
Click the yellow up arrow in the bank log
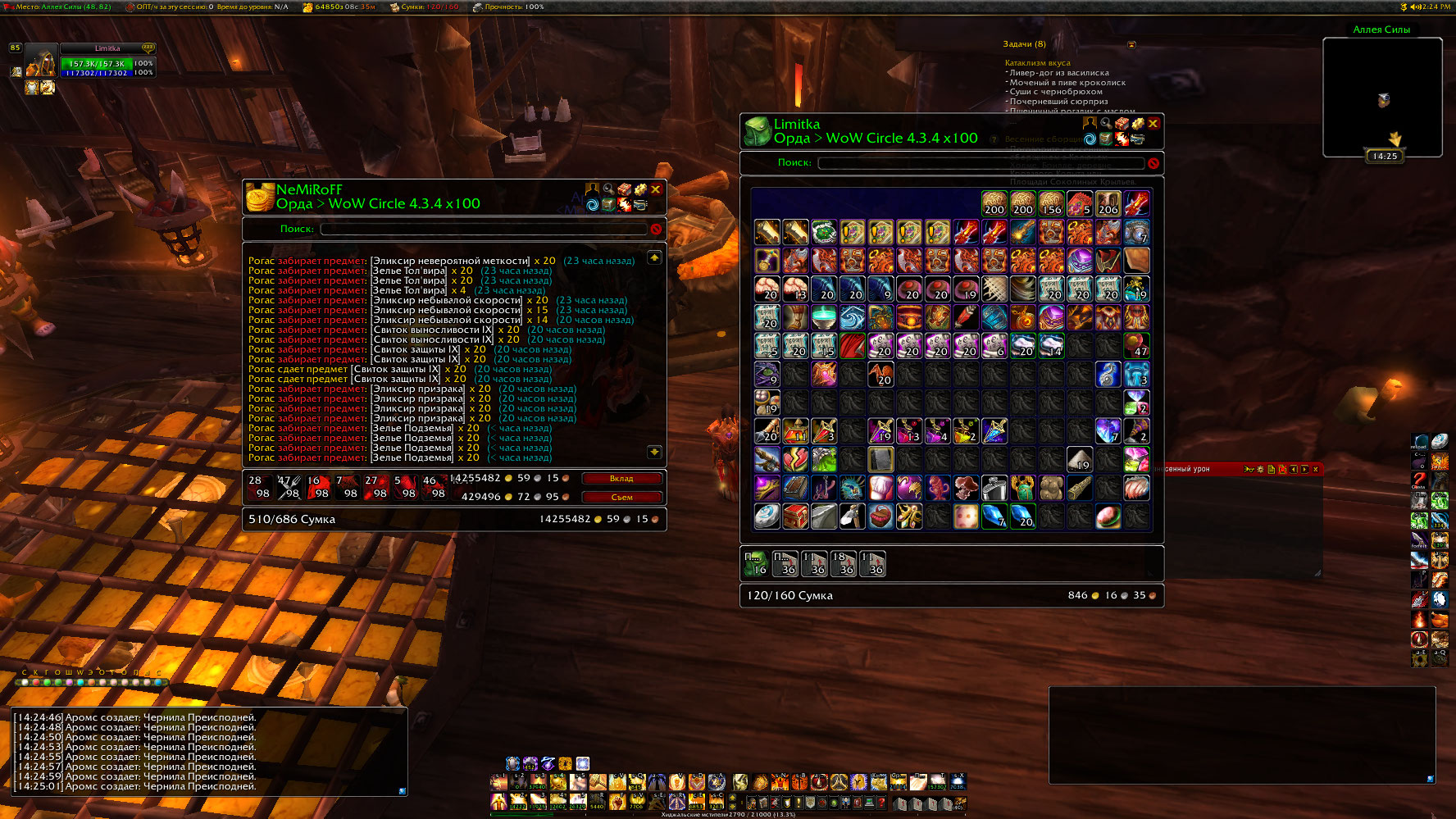point(654,258)
